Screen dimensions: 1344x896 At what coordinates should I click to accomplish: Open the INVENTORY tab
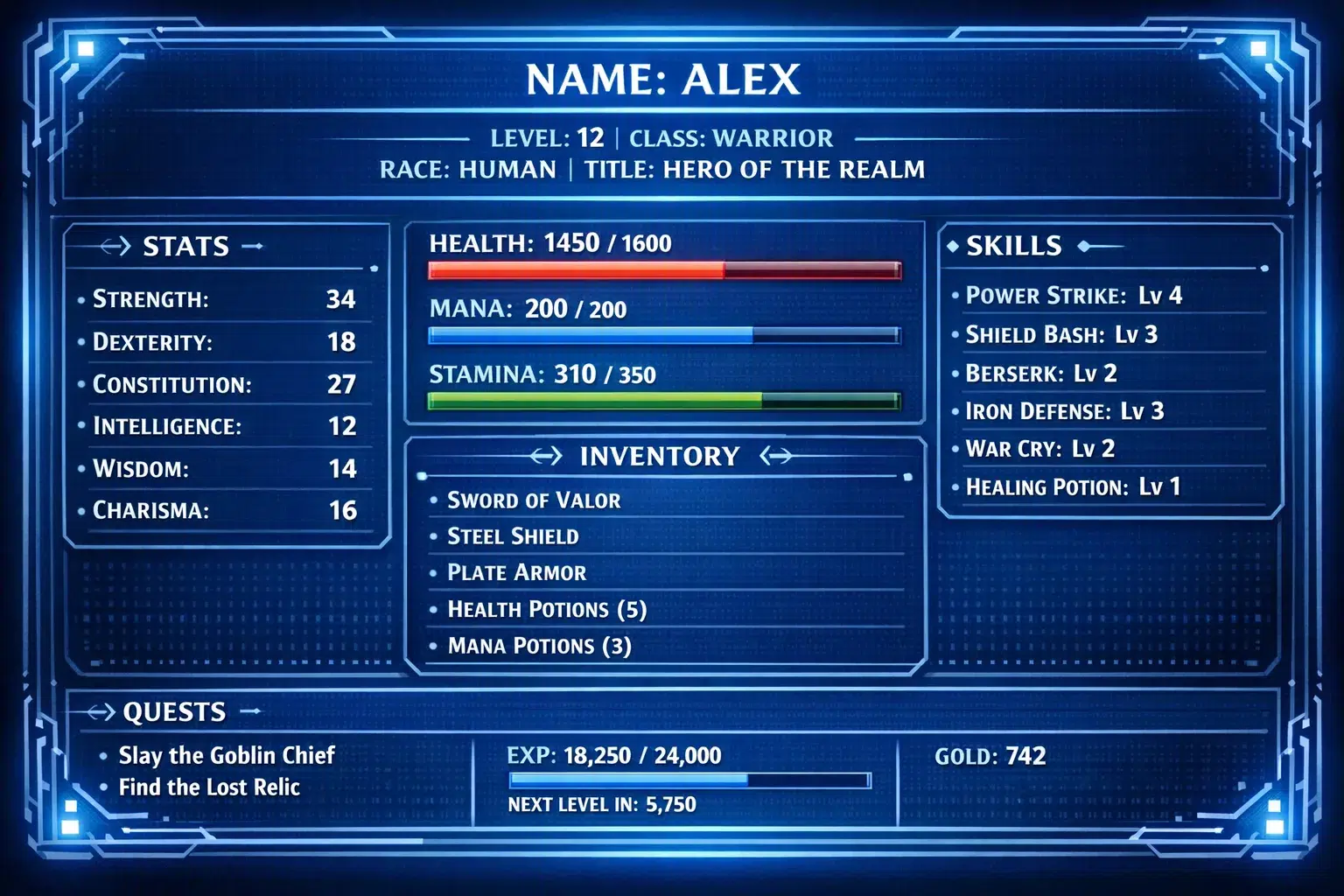coord(660,455)
